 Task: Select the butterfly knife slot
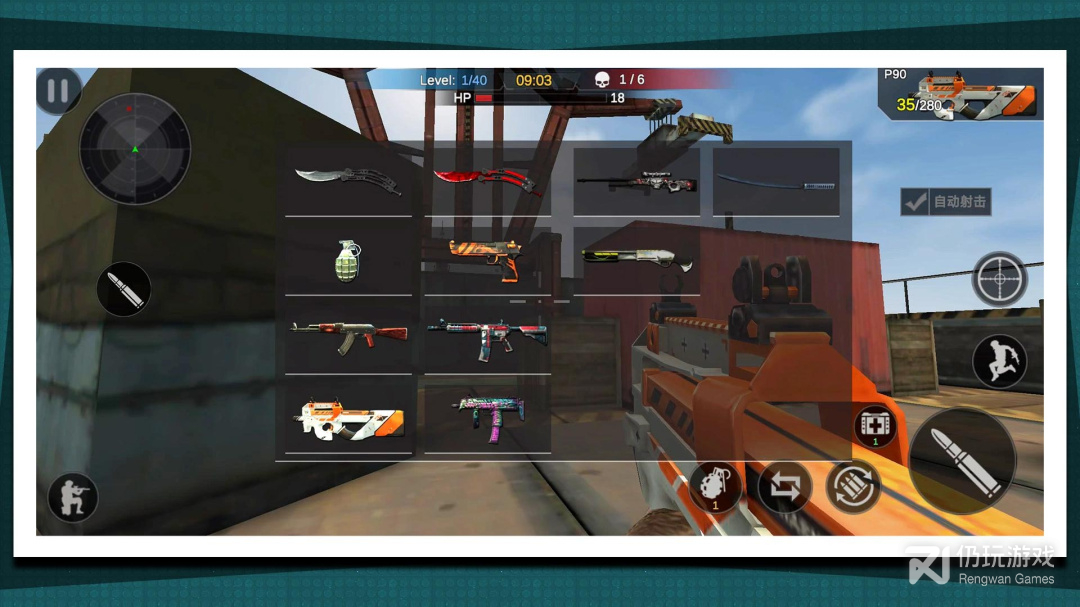coord(348,180)
